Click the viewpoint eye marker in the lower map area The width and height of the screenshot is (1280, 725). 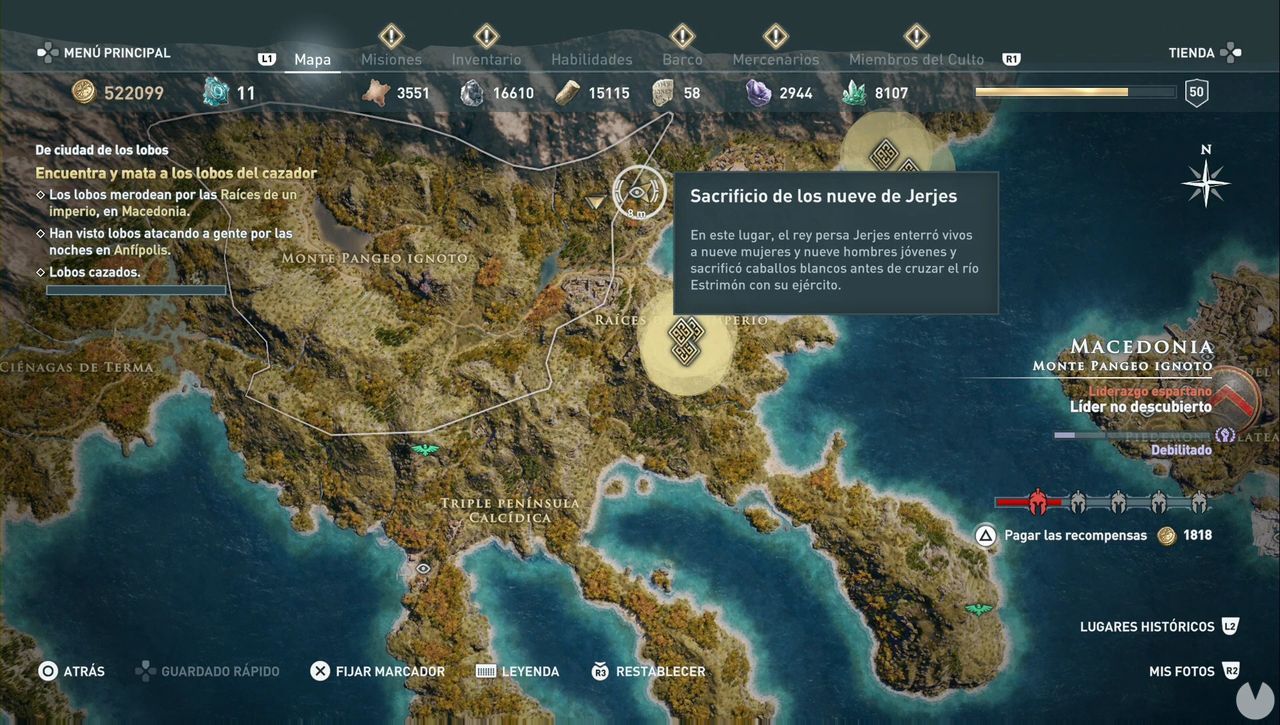pyautogui.click(x=423, y=566)
